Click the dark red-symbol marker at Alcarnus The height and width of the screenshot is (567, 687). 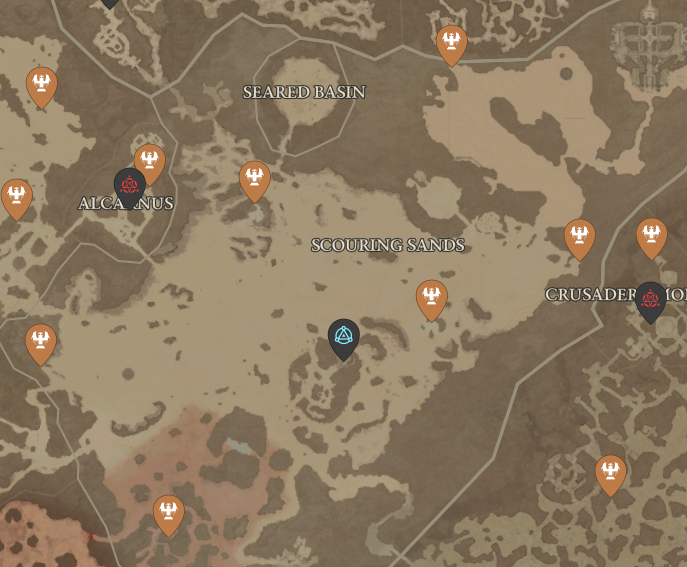click(x=129, y=185)
